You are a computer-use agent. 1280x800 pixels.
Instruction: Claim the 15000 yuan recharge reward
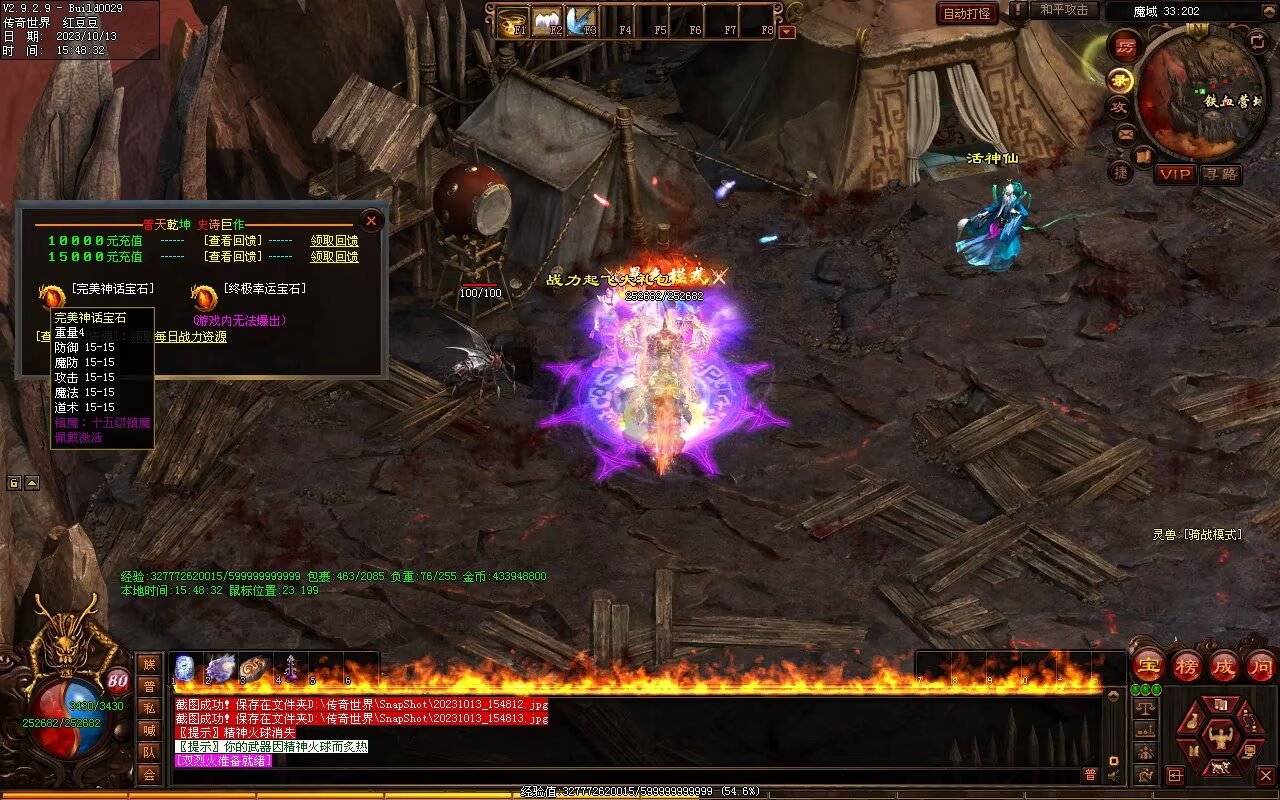pos(334,257)
